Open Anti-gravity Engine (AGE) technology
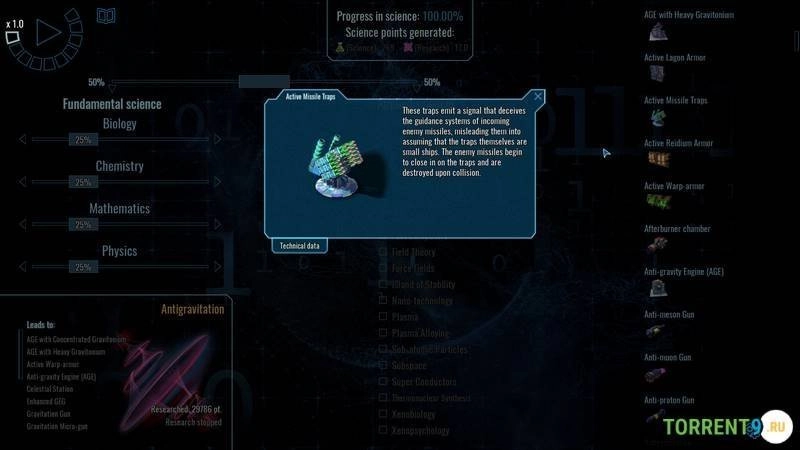Viewport: 800px width, 450px height. click(x=683, y=272)
